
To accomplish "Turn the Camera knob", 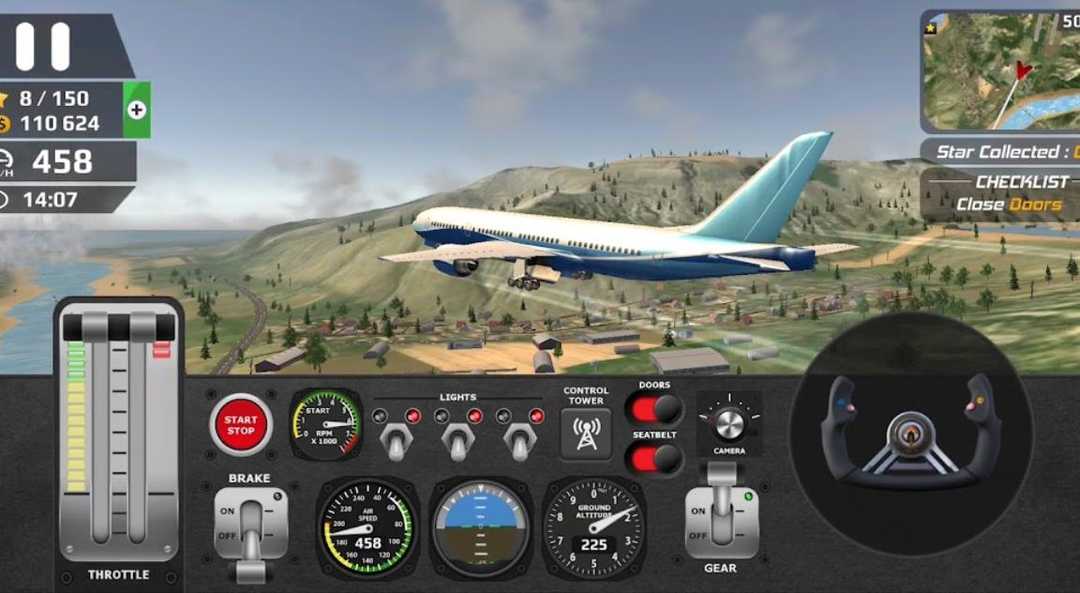I will (x=729, y=422).
